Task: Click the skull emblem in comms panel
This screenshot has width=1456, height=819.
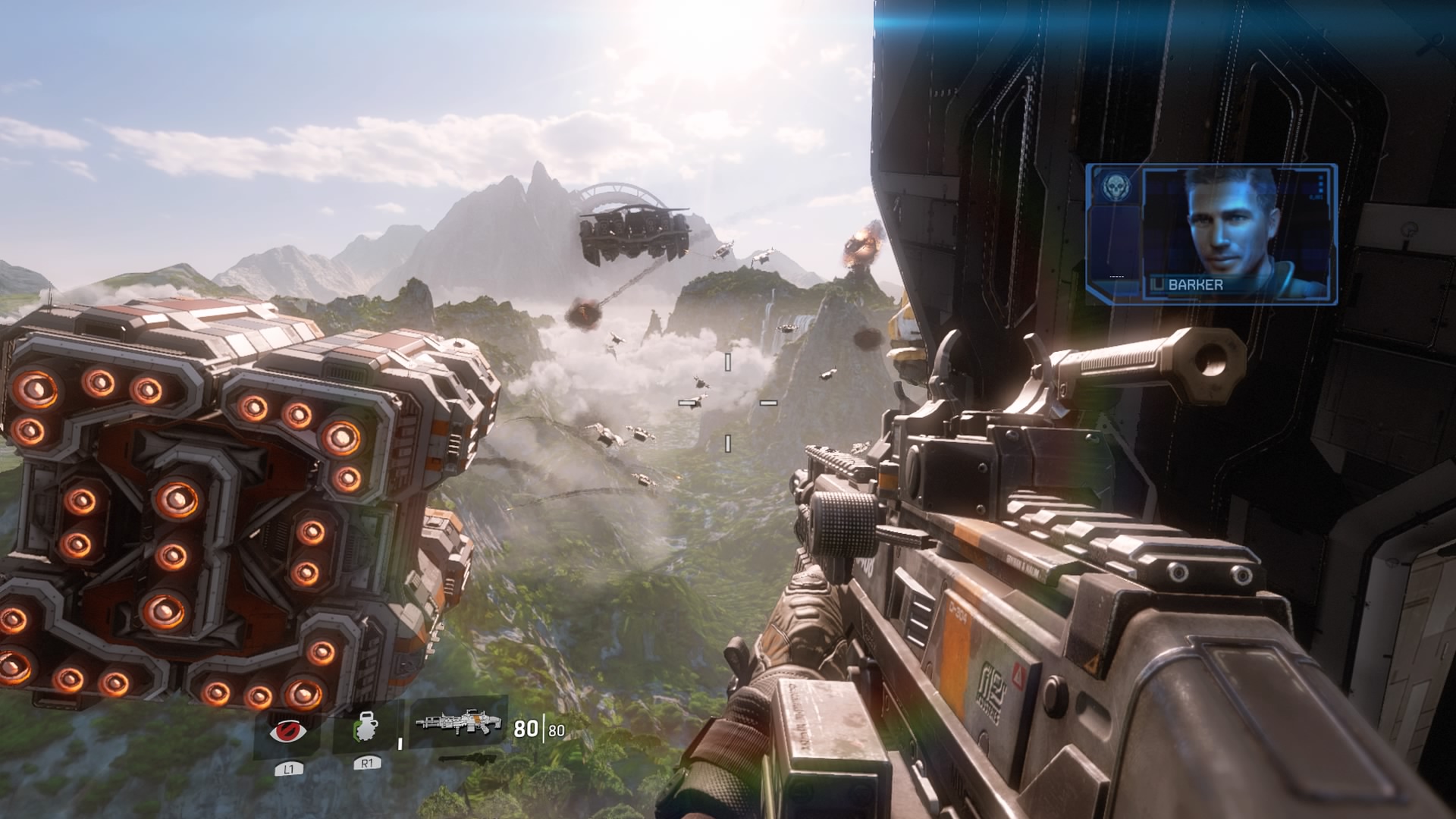Action: point(1113,186)
